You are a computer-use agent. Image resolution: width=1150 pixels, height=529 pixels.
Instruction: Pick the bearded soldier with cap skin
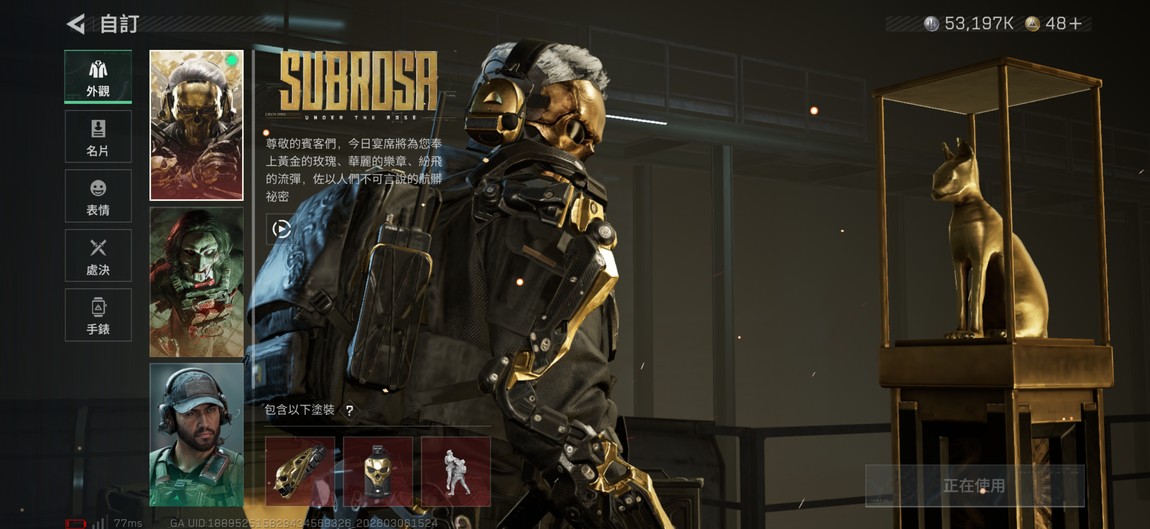coord(197,434)
